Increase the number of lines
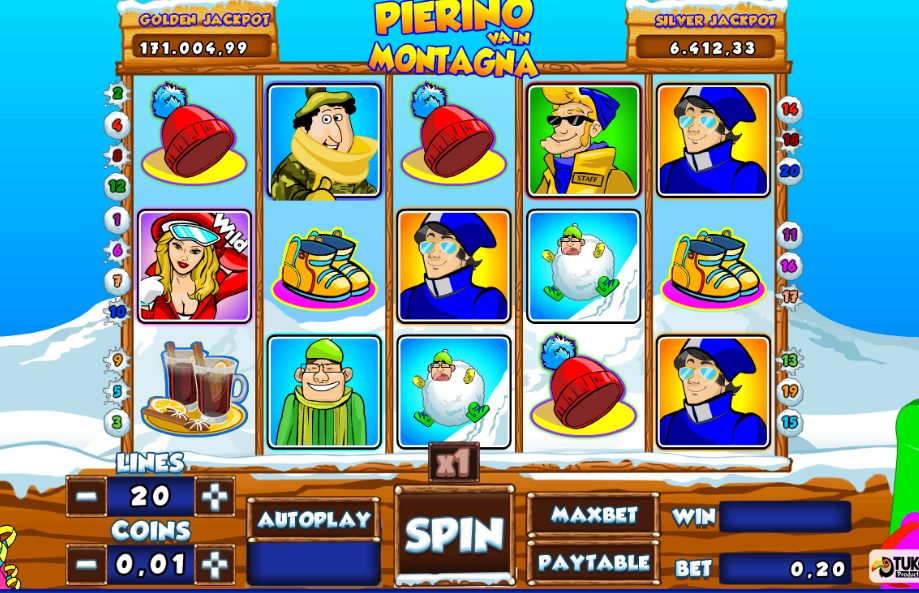919x593 pixels. (x=214, y=496)
